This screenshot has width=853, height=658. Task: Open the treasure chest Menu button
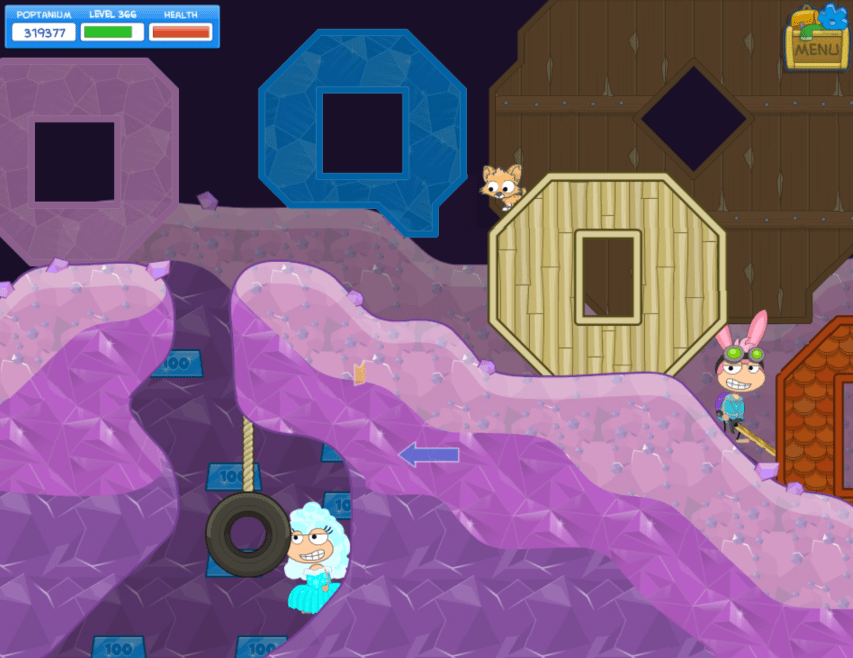pyautogui.click(x=816, y=45)
